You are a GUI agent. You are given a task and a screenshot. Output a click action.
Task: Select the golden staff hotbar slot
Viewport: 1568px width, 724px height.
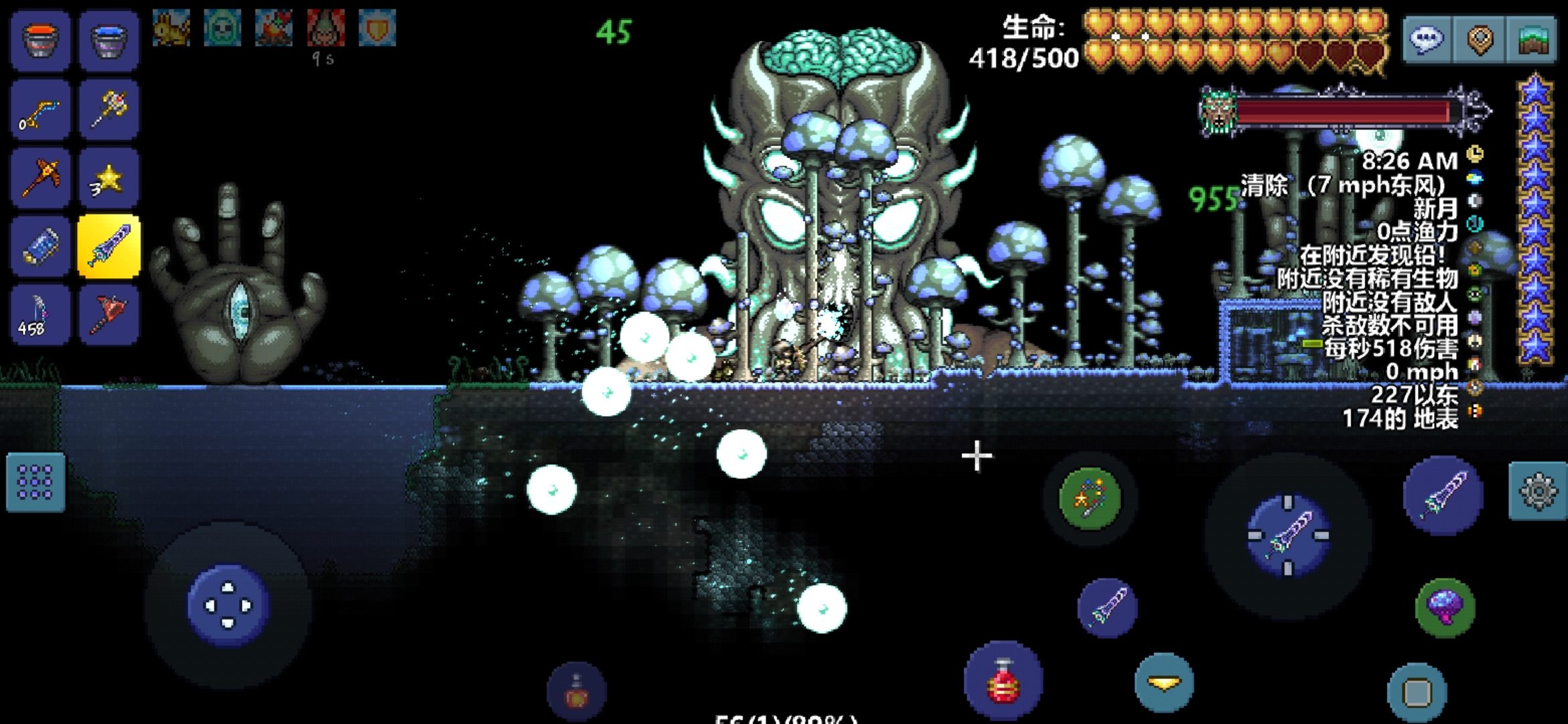pos(109,110)
